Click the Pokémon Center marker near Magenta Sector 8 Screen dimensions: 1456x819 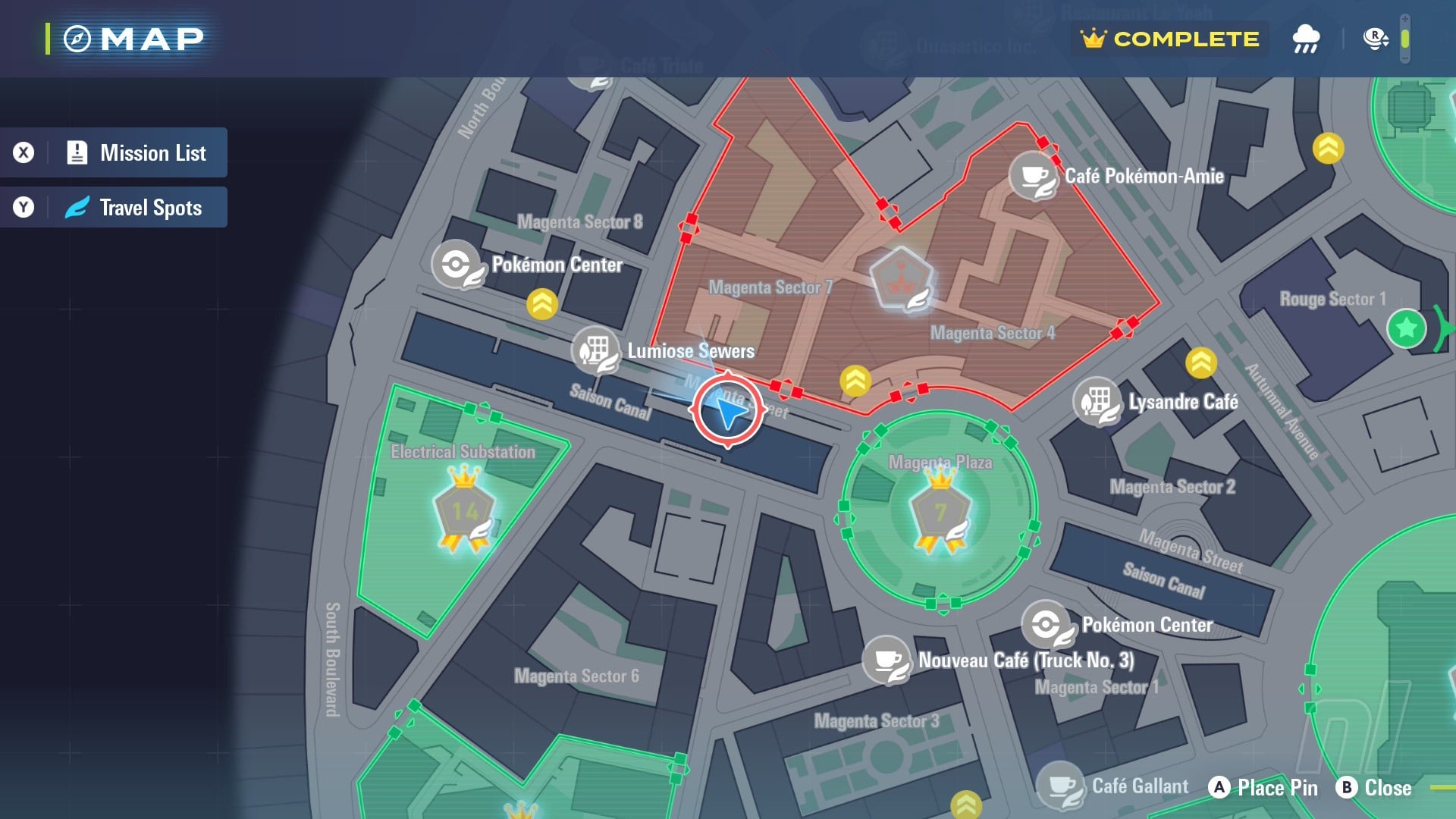pos(457,265)
